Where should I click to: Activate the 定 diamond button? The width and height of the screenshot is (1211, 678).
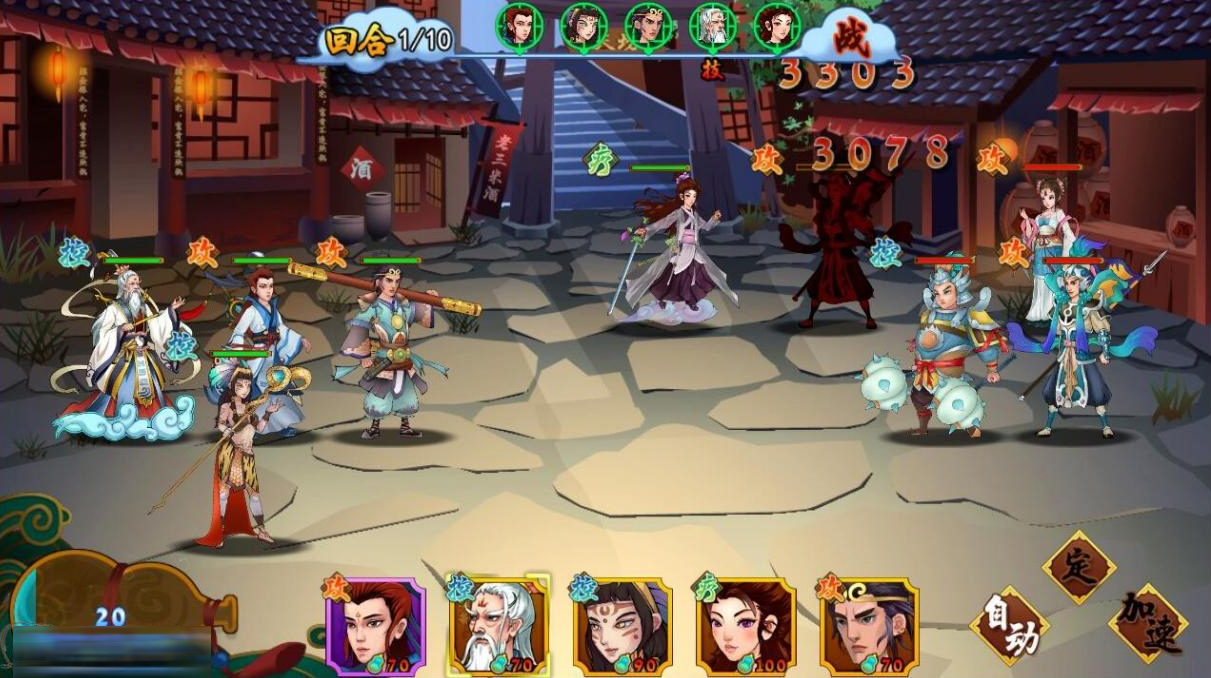[1079, 567]
